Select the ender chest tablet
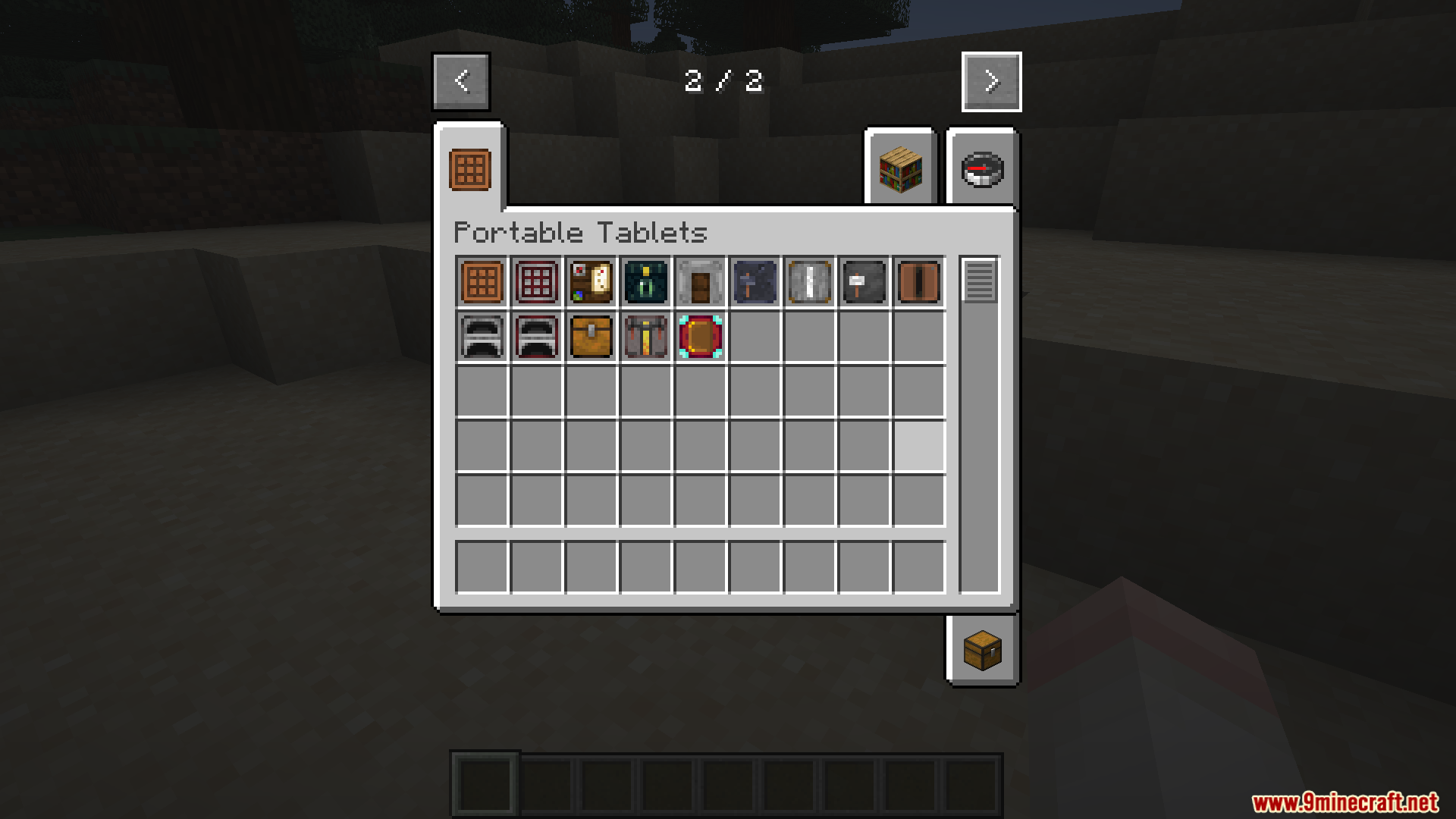Viewport: 1456px width, 819px height. coord(645,282)
